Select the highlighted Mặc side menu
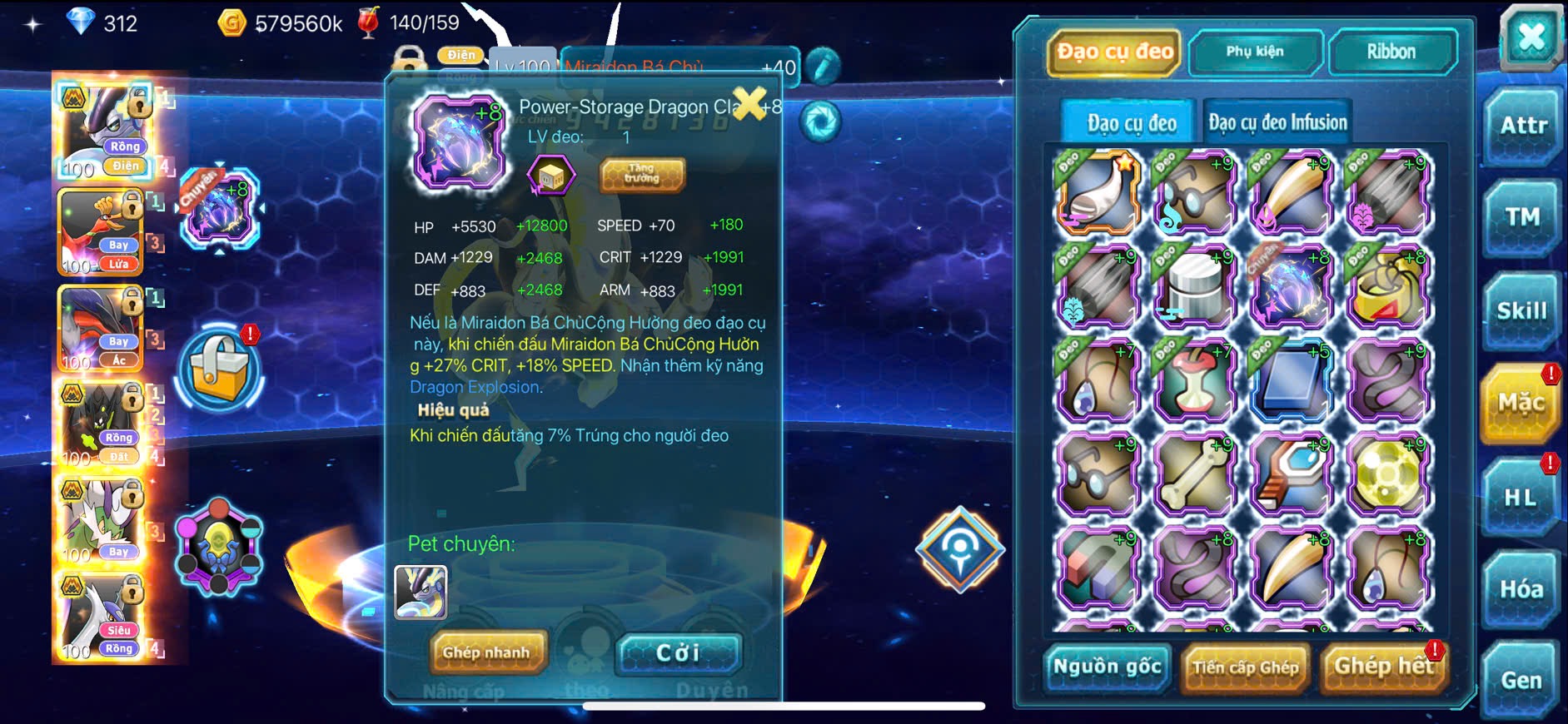Image resolution: width=1568 pixels, height=724 pixels. click(x=1521, y=404)
